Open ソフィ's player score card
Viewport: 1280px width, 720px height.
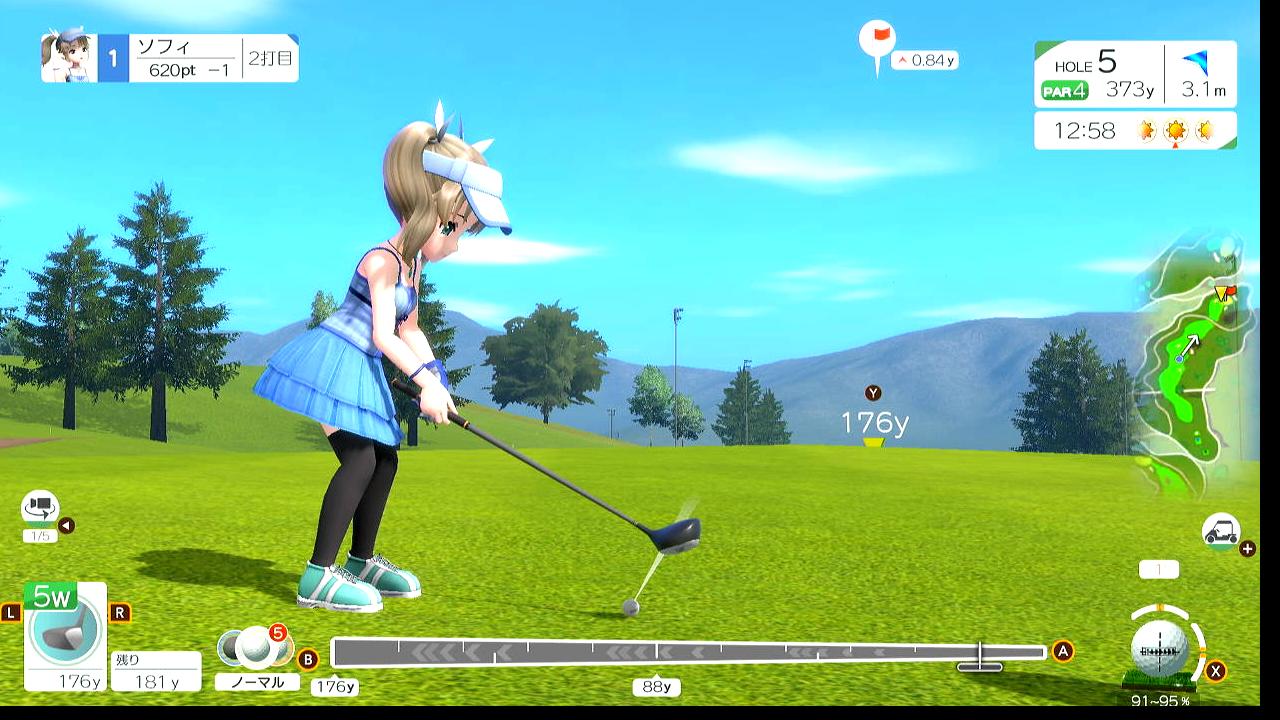coord(170,58)
